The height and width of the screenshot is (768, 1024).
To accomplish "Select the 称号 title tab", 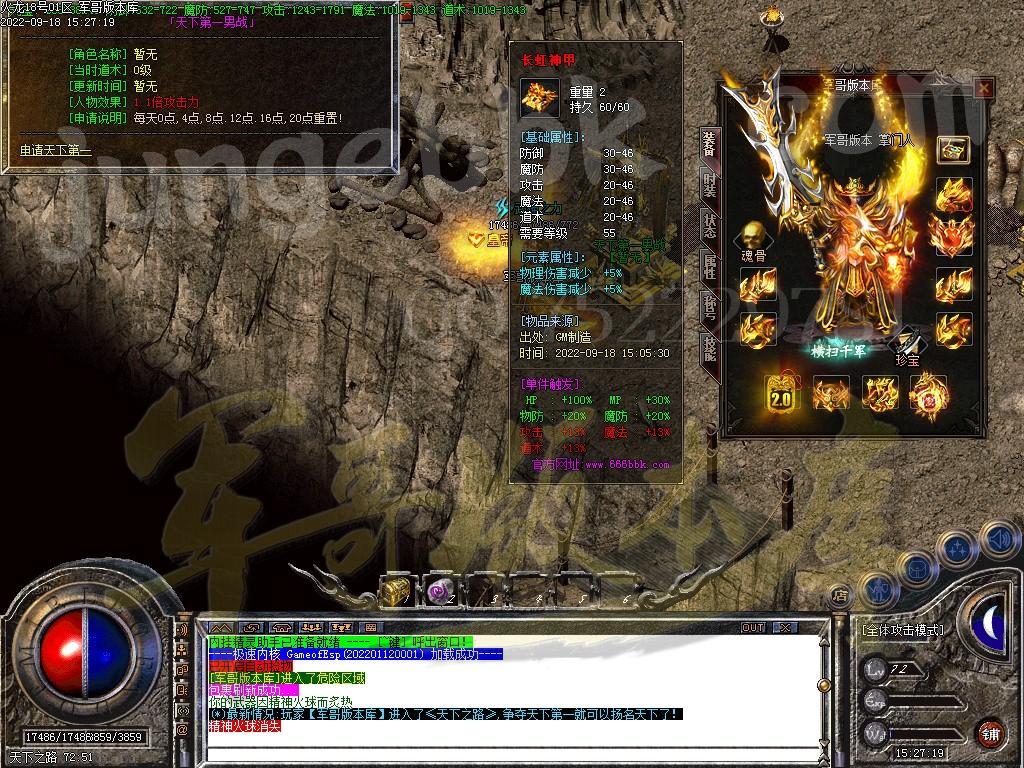I will pyautogui.click(x=709, y=306).
